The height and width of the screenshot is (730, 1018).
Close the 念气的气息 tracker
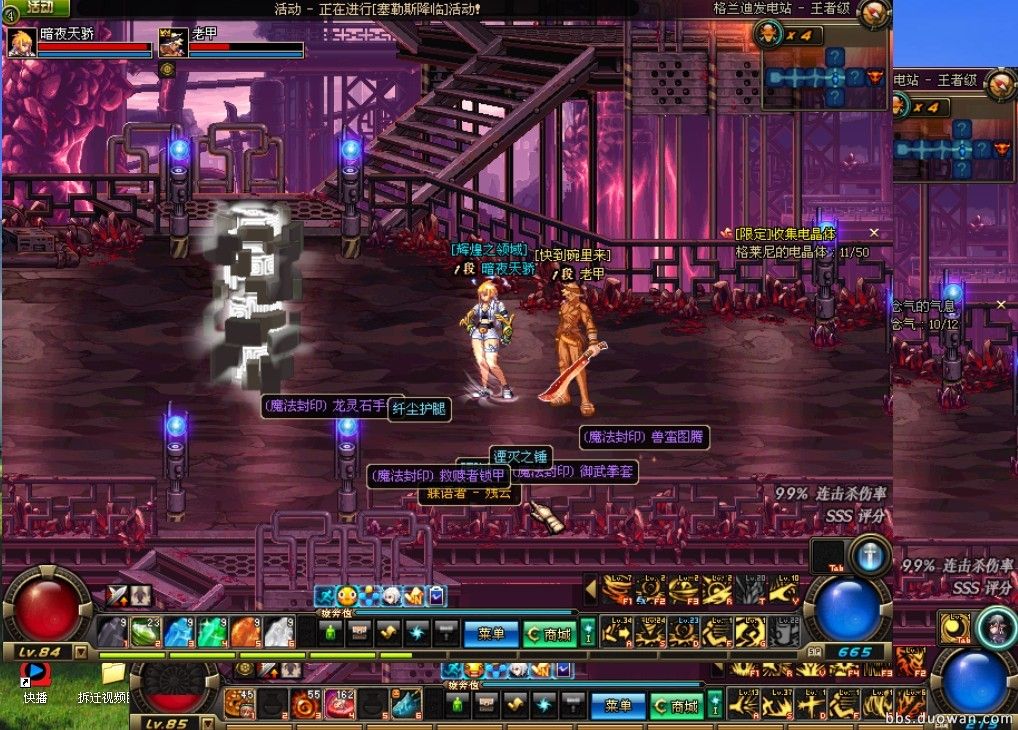pos(1001,305)
